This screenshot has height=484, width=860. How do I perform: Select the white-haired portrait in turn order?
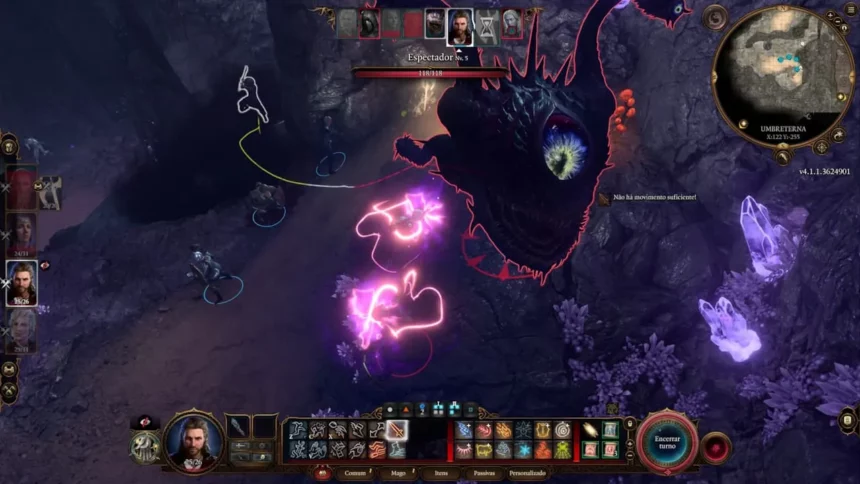click(511, 23)
